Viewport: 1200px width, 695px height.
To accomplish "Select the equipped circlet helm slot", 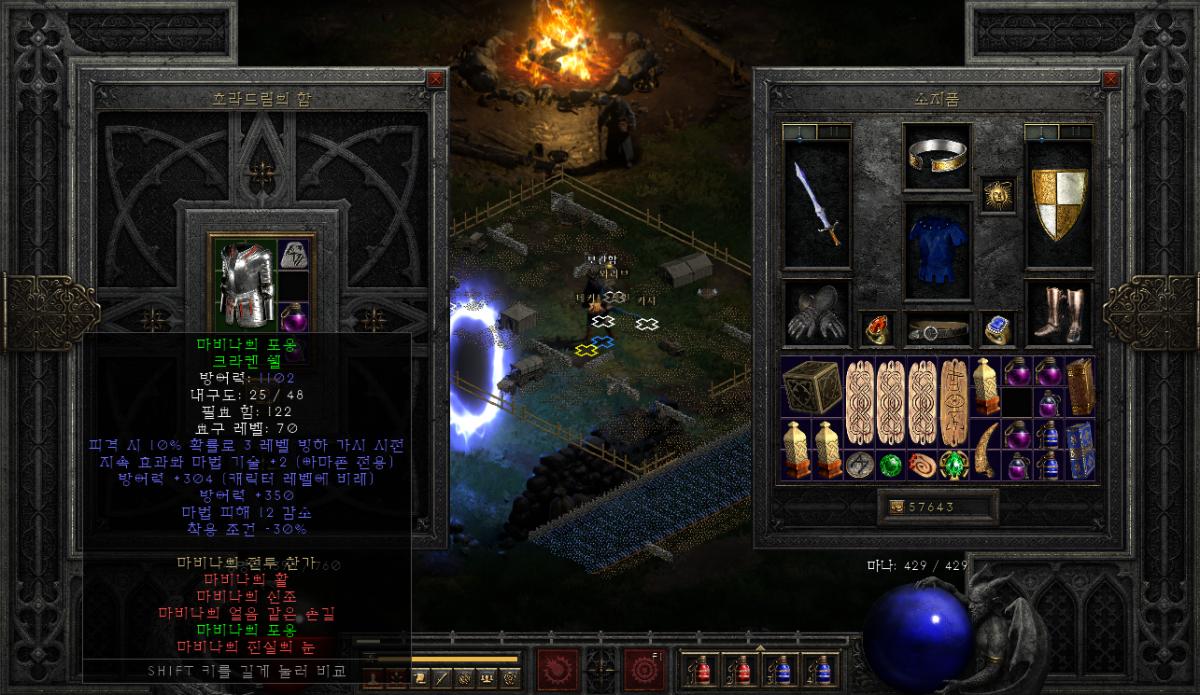I will pos(937,155).
